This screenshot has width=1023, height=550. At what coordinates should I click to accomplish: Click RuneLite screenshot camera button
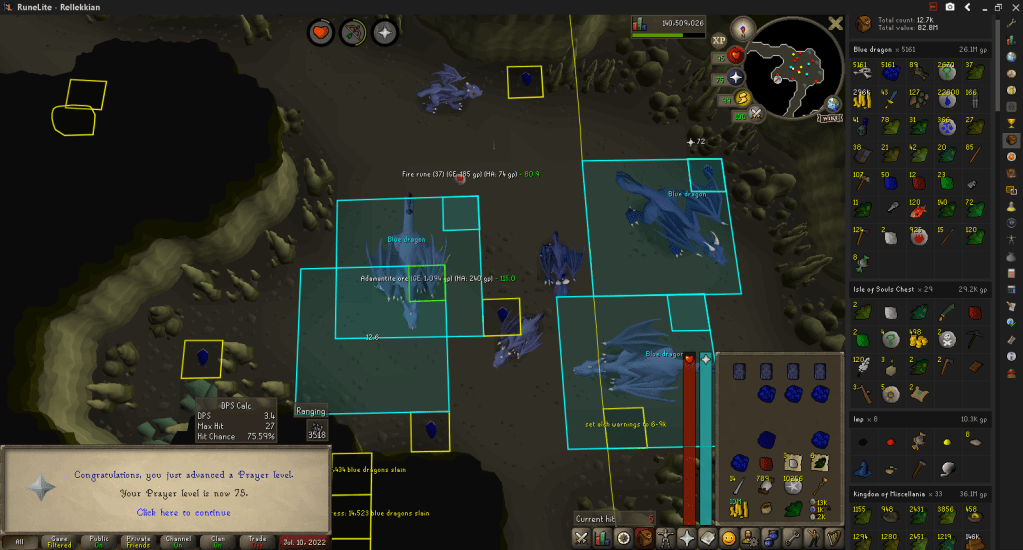[950, 7]
